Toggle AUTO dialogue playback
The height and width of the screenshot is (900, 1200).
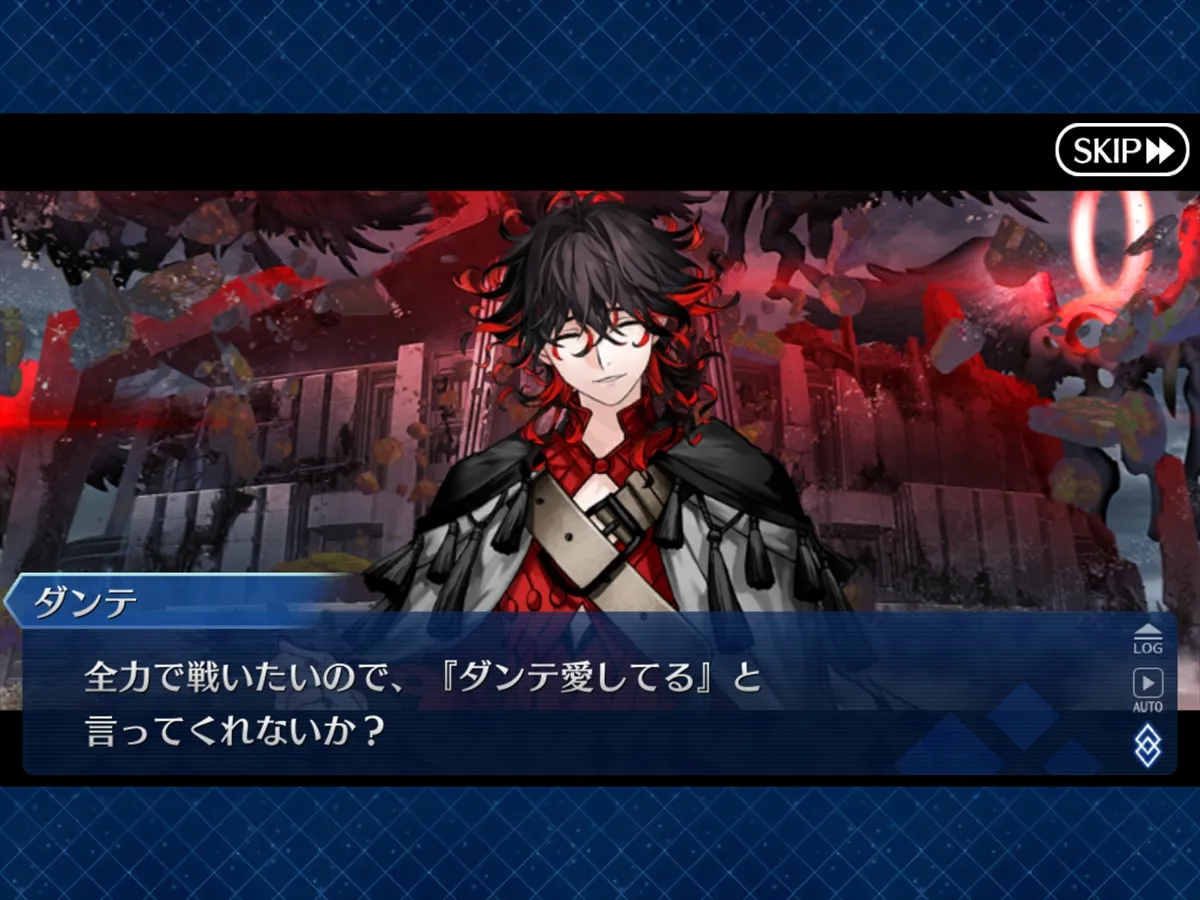[x=1147, y=689]
